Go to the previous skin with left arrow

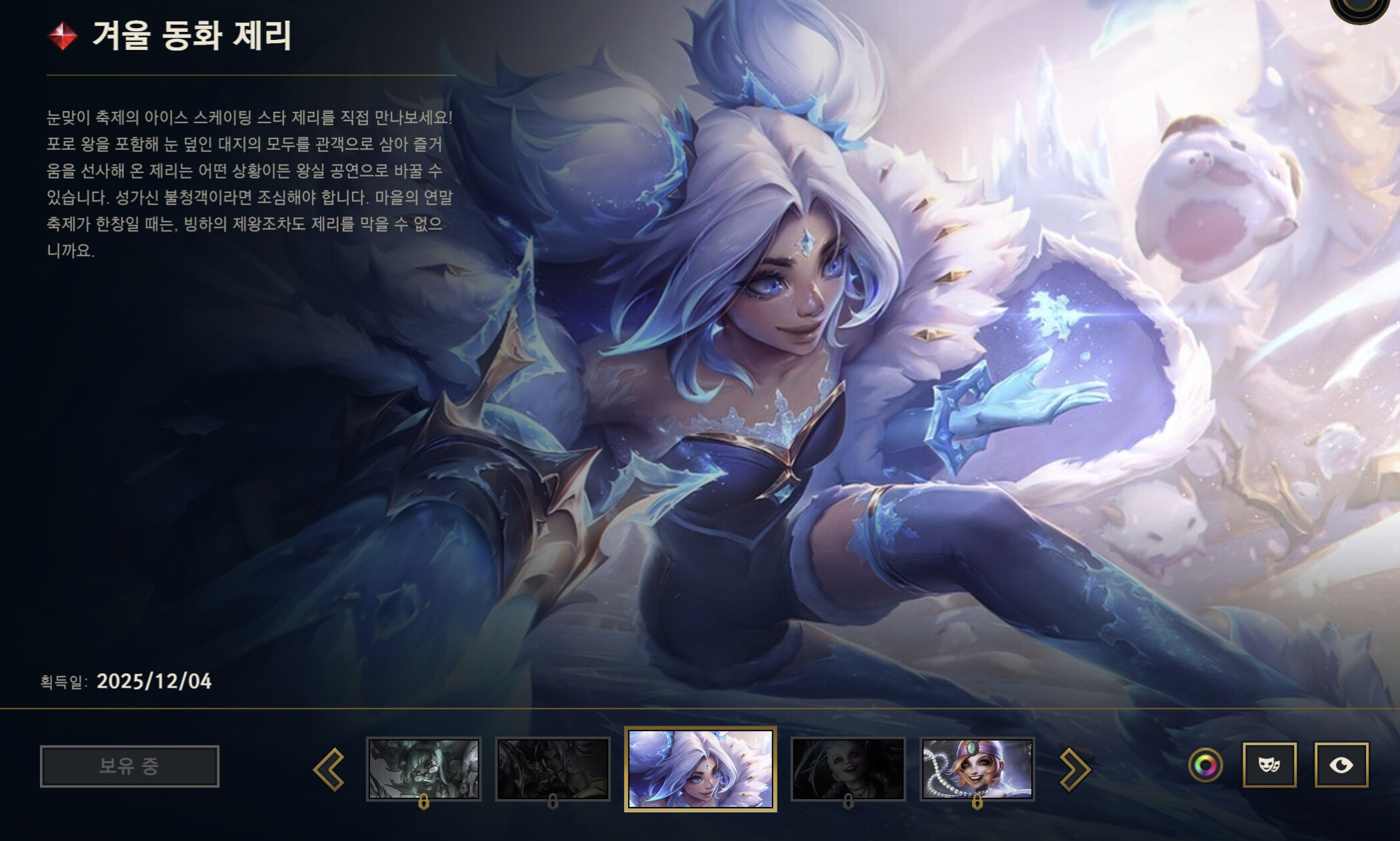329,769
